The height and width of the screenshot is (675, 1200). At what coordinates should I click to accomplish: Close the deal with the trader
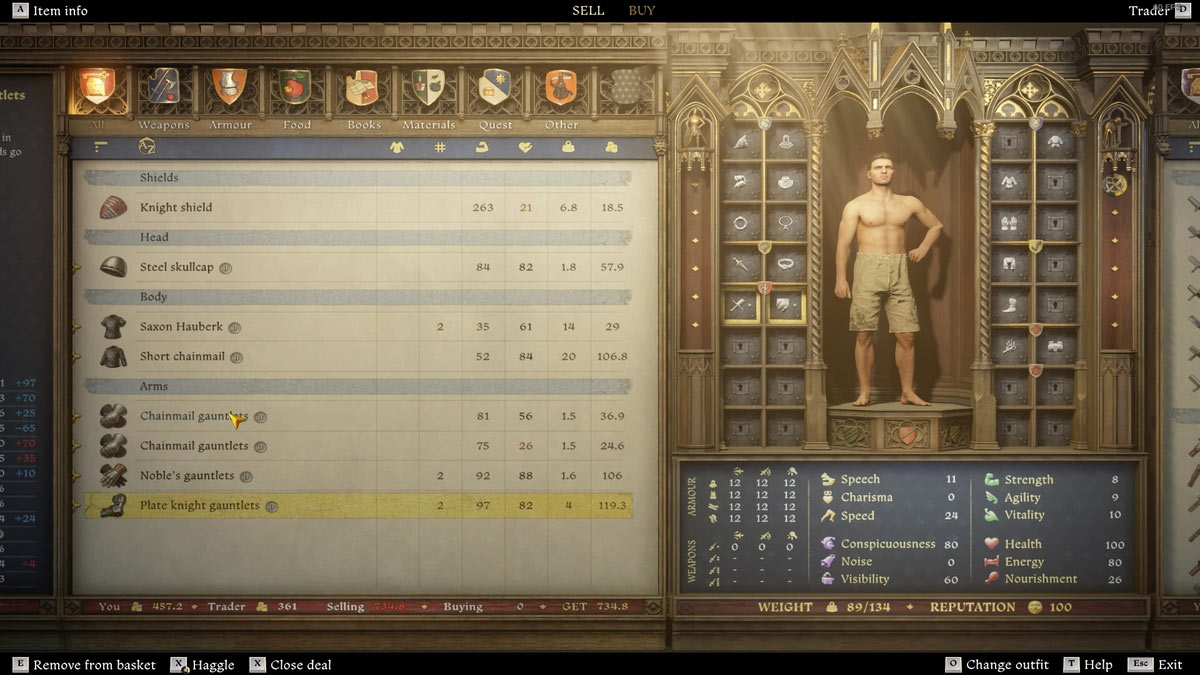click(300, 665)
